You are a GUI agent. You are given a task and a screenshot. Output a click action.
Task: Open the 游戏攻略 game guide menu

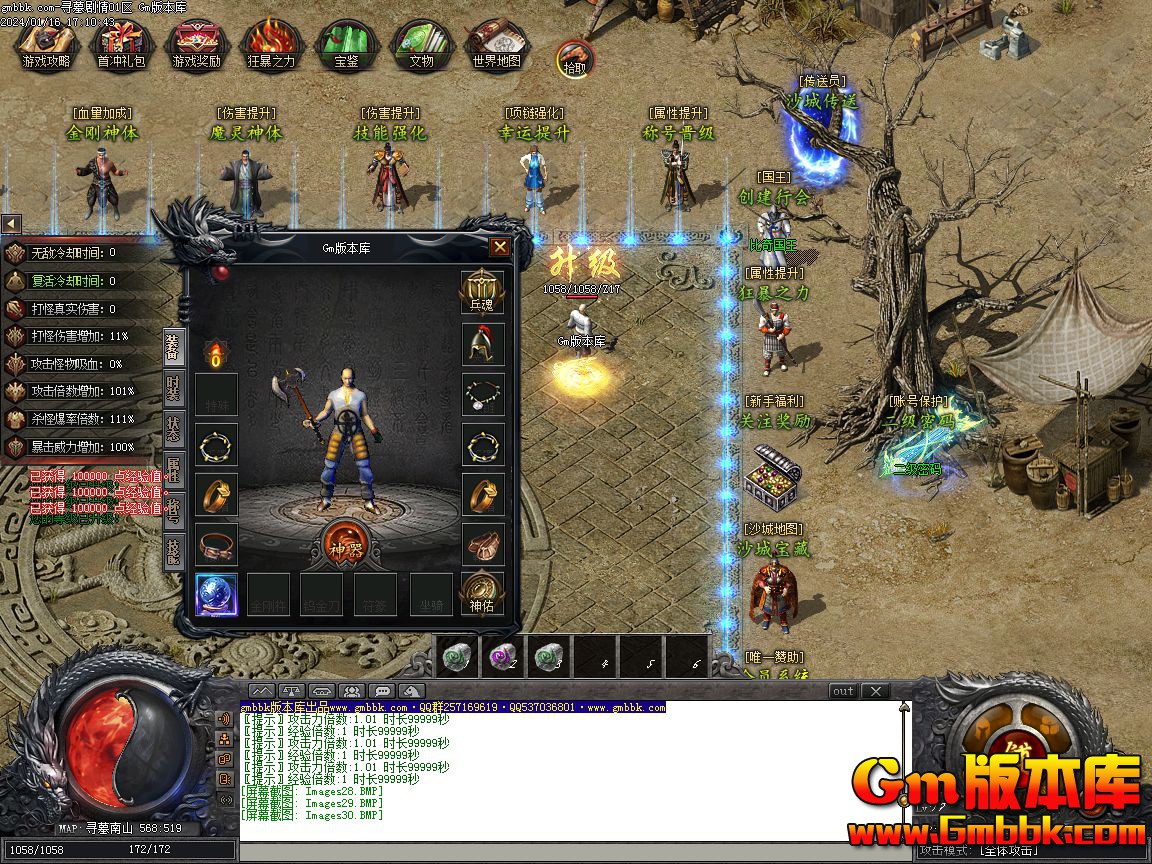click(46, 45)
